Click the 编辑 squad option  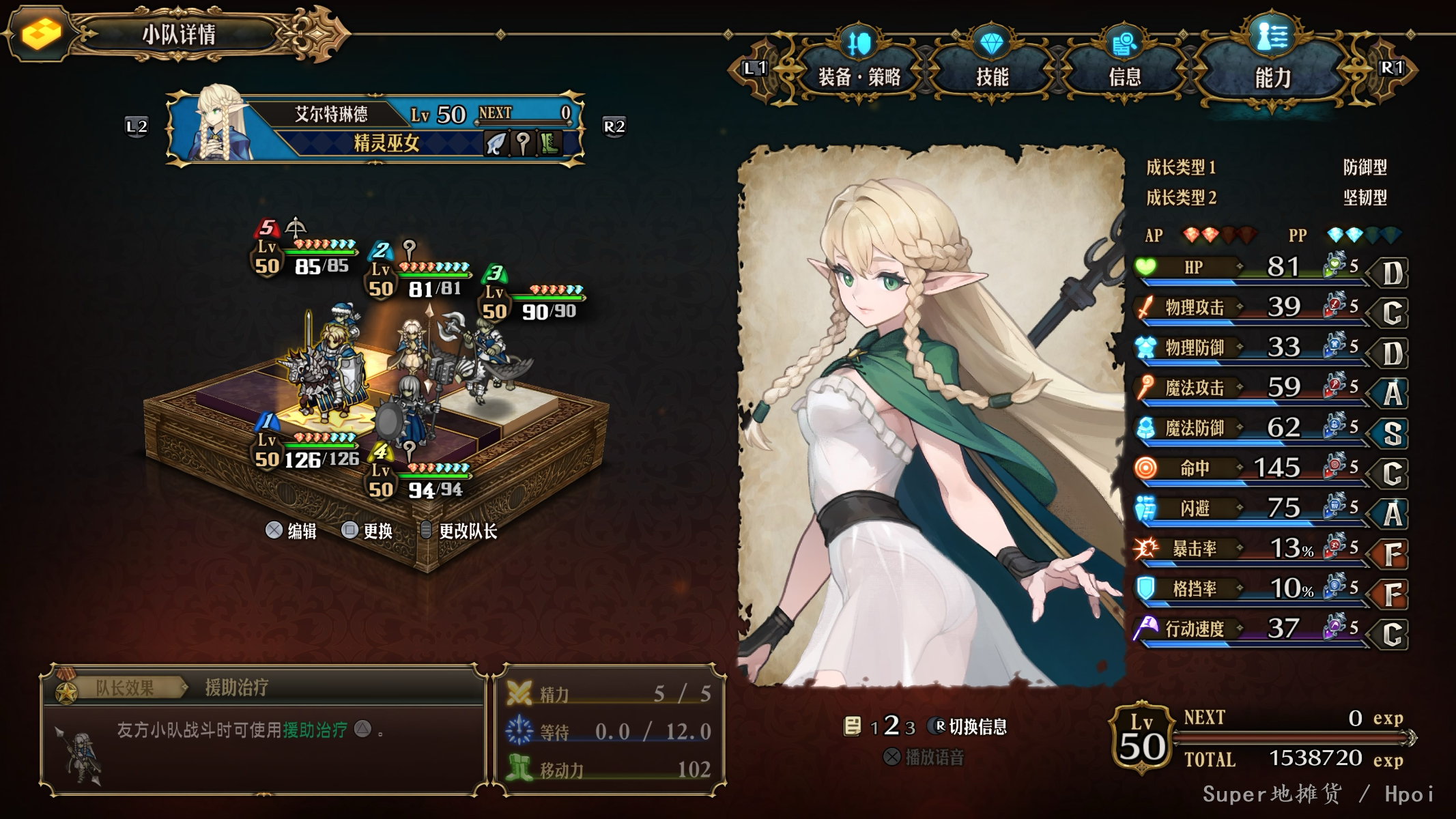[291, 531]
